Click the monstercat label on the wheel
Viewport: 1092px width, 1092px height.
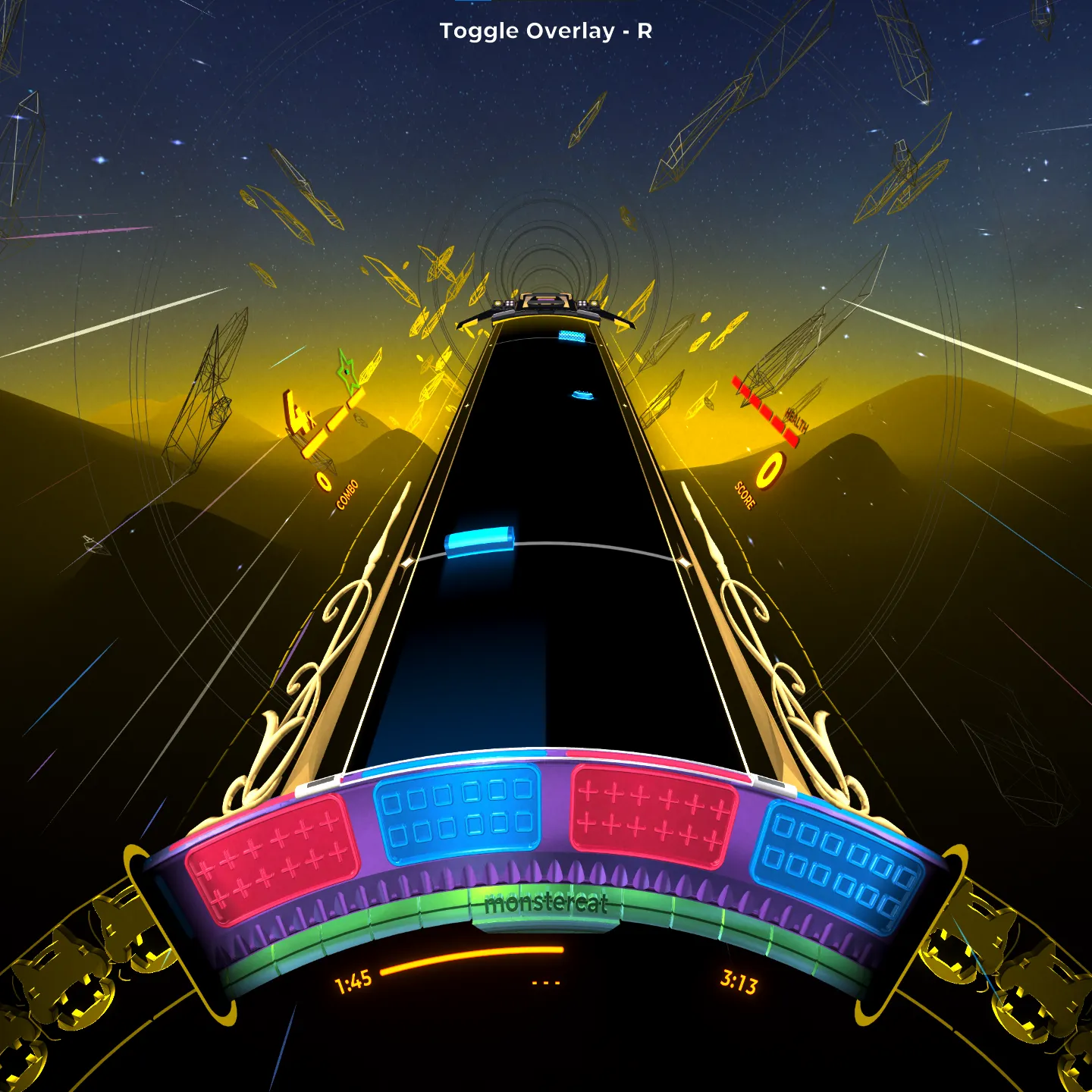pos(546,903)
